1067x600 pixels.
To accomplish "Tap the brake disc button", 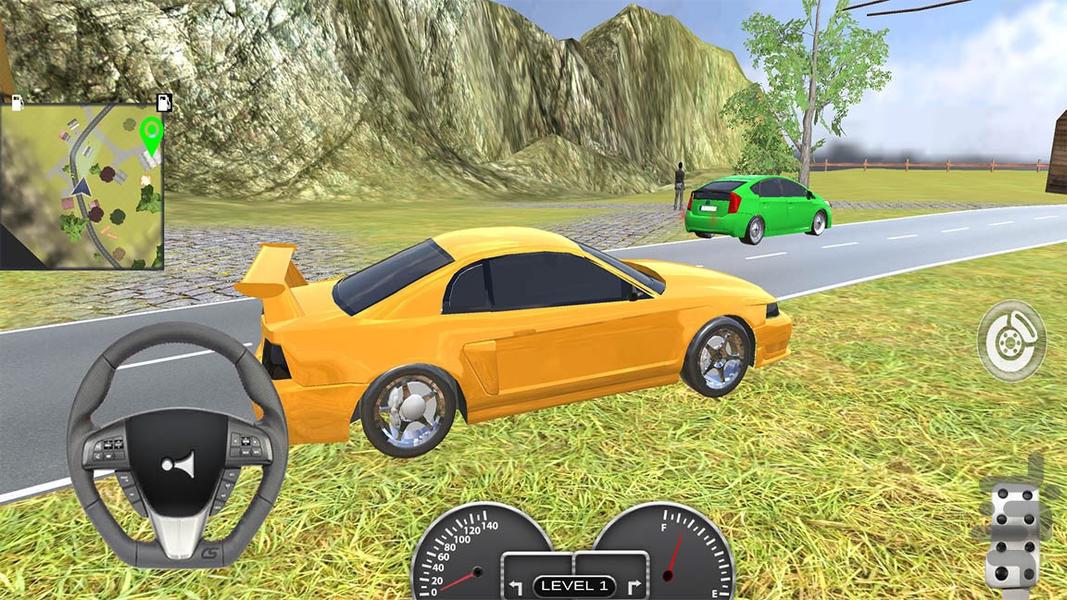I will (x=1011, y=341).
